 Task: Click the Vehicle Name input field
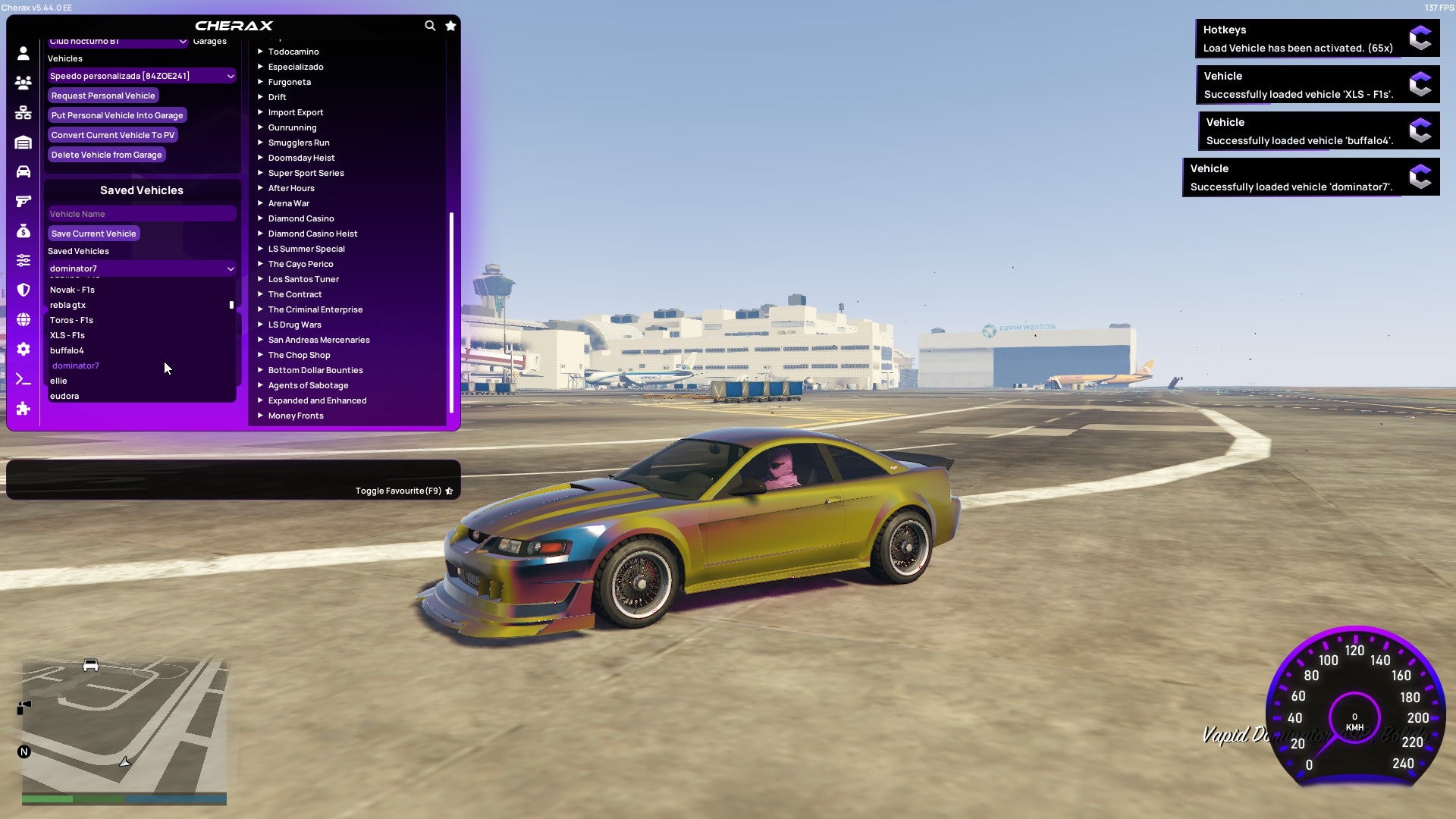point(141,213)
